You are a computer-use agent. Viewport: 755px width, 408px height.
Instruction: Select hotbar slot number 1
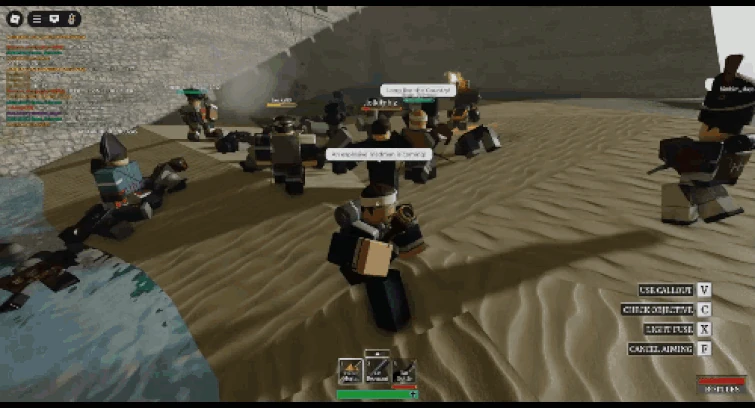350,372
